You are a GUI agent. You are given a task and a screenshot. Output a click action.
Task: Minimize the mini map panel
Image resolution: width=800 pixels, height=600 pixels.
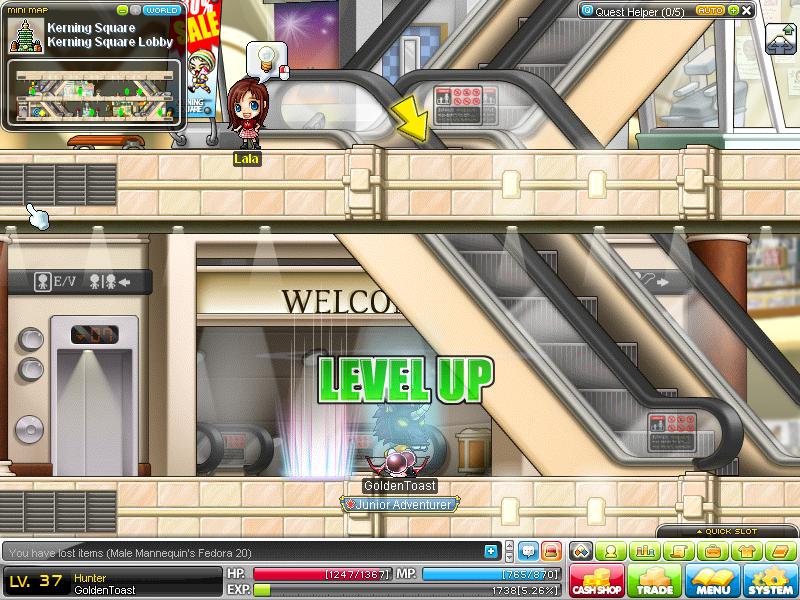point(123,10)
